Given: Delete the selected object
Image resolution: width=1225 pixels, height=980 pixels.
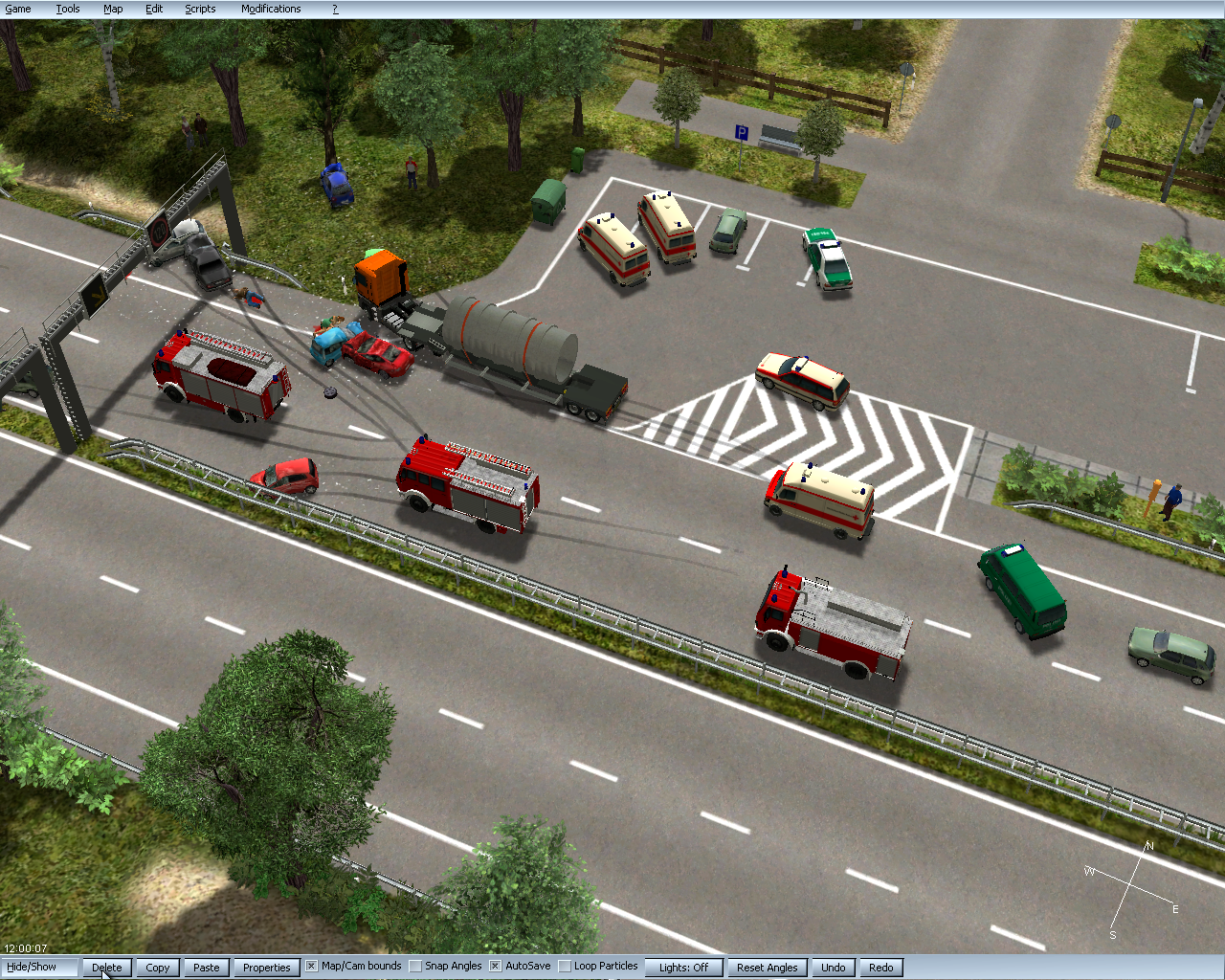Looking at the screenshot, I should click(x=107, y=968).
